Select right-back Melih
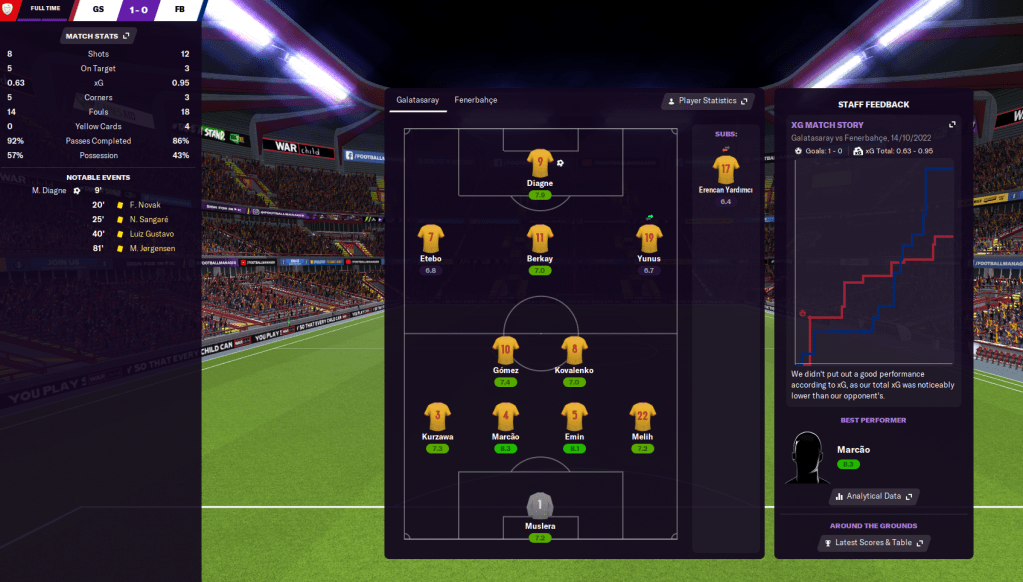Viewport: 1023px width, 582px height. [x=642, y=416]
